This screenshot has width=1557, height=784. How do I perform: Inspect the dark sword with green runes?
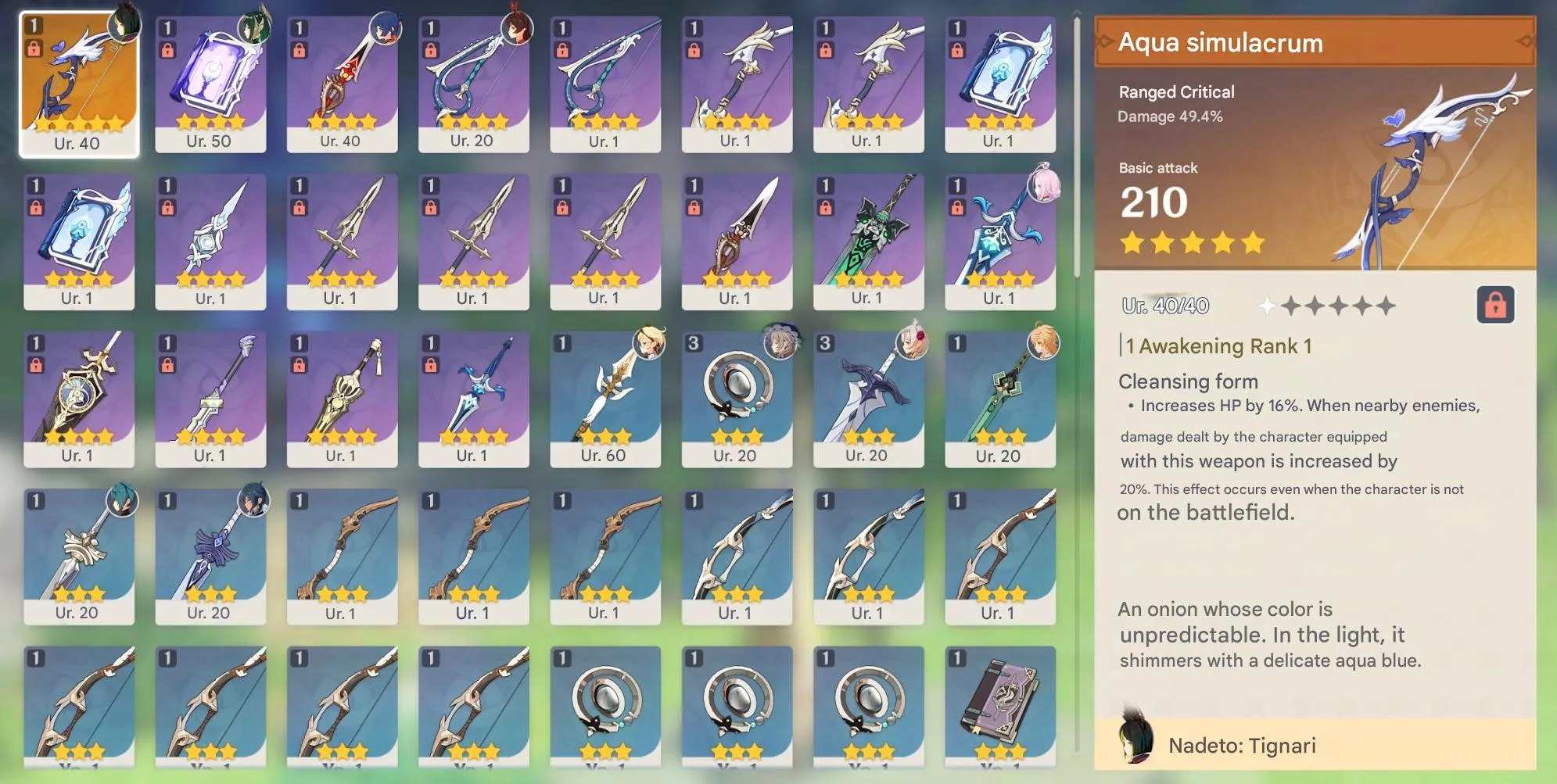(x=868, y=234)
